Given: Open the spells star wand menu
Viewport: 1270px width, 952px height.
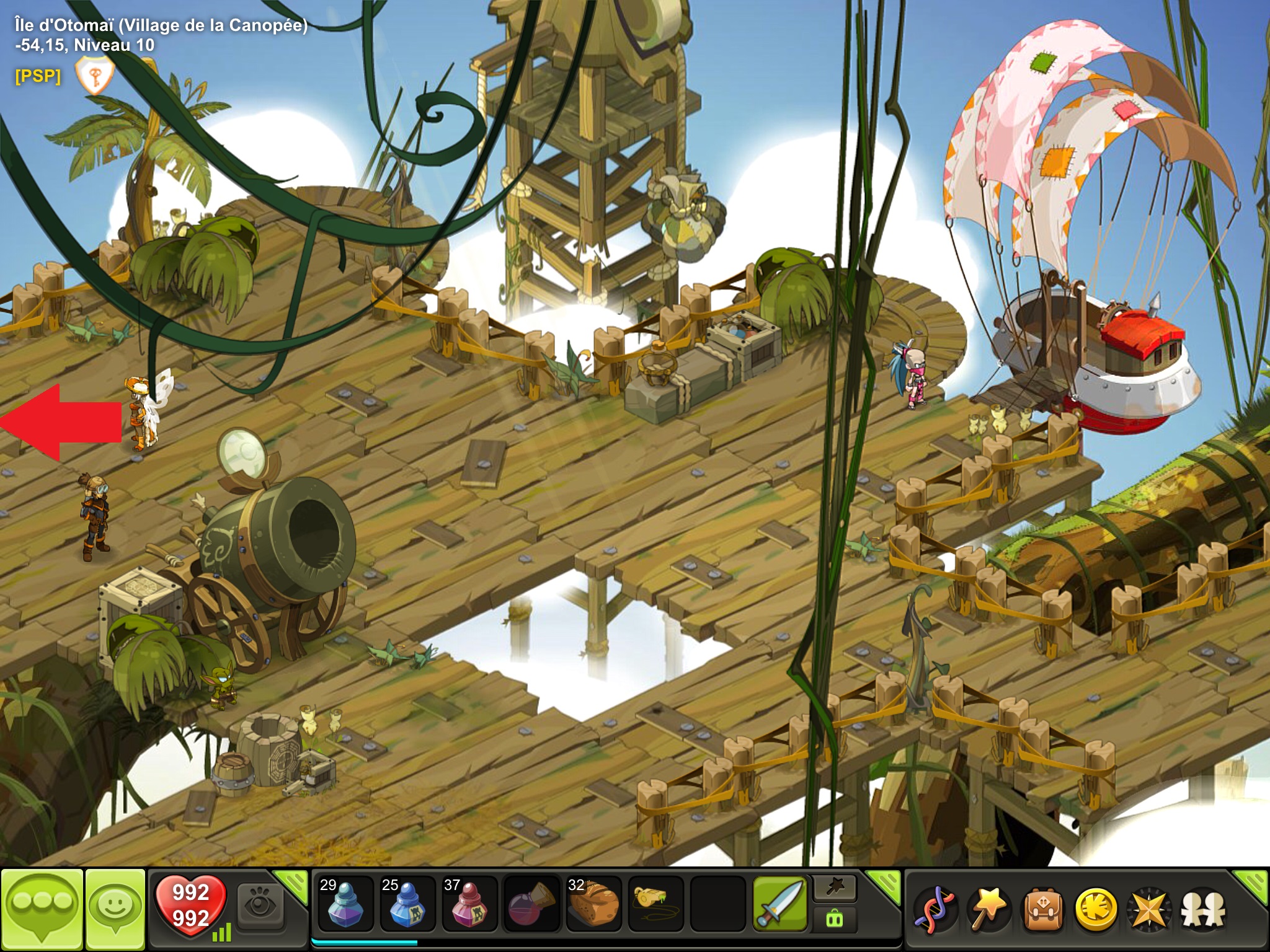Looking at the screenshot, I should coord(988,910).
